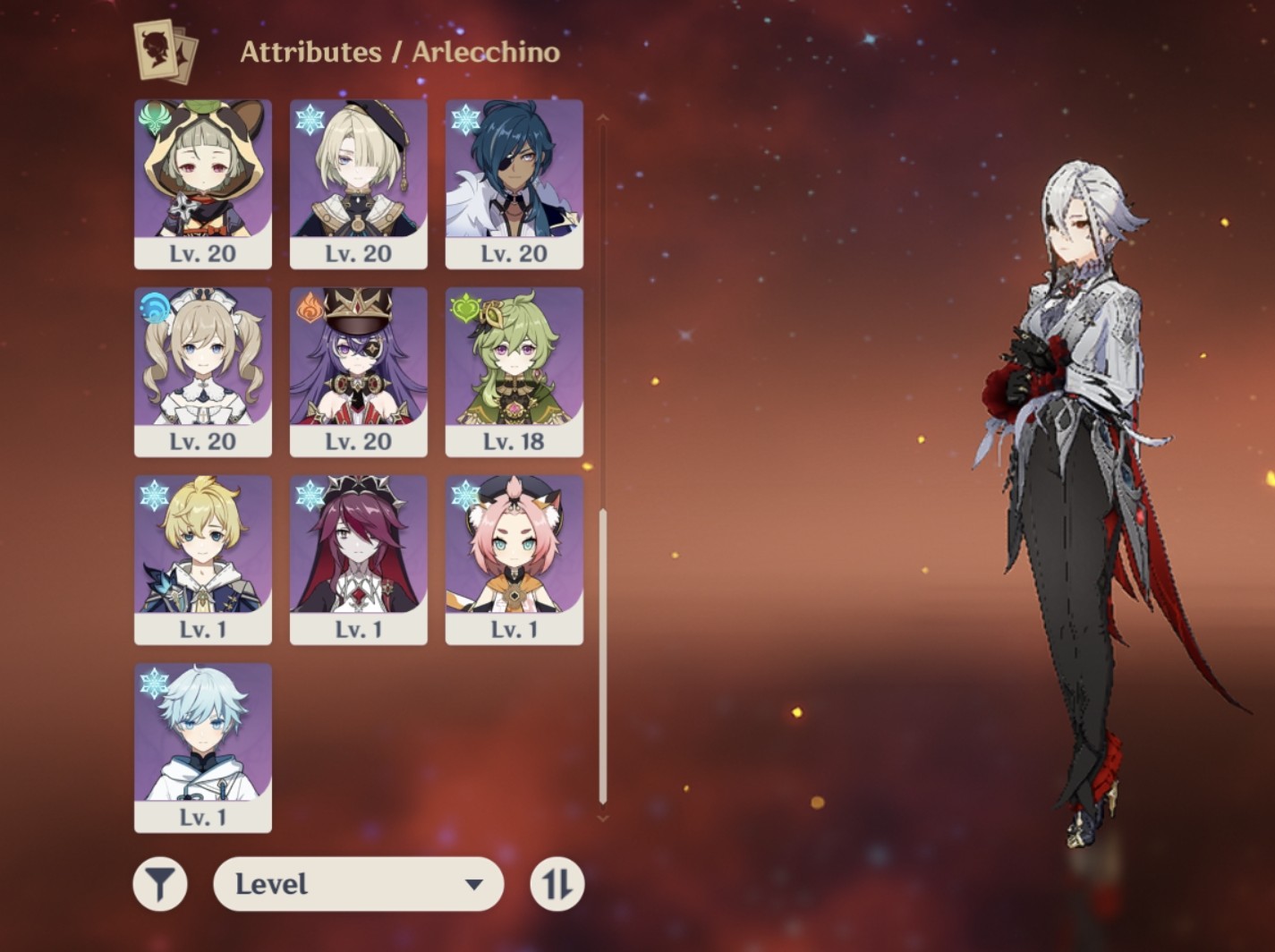The width and height of the screenshot is (1275, 952).
Task: Click the Pyro element icon on Chevreuse's card
Action: [310, 306]
